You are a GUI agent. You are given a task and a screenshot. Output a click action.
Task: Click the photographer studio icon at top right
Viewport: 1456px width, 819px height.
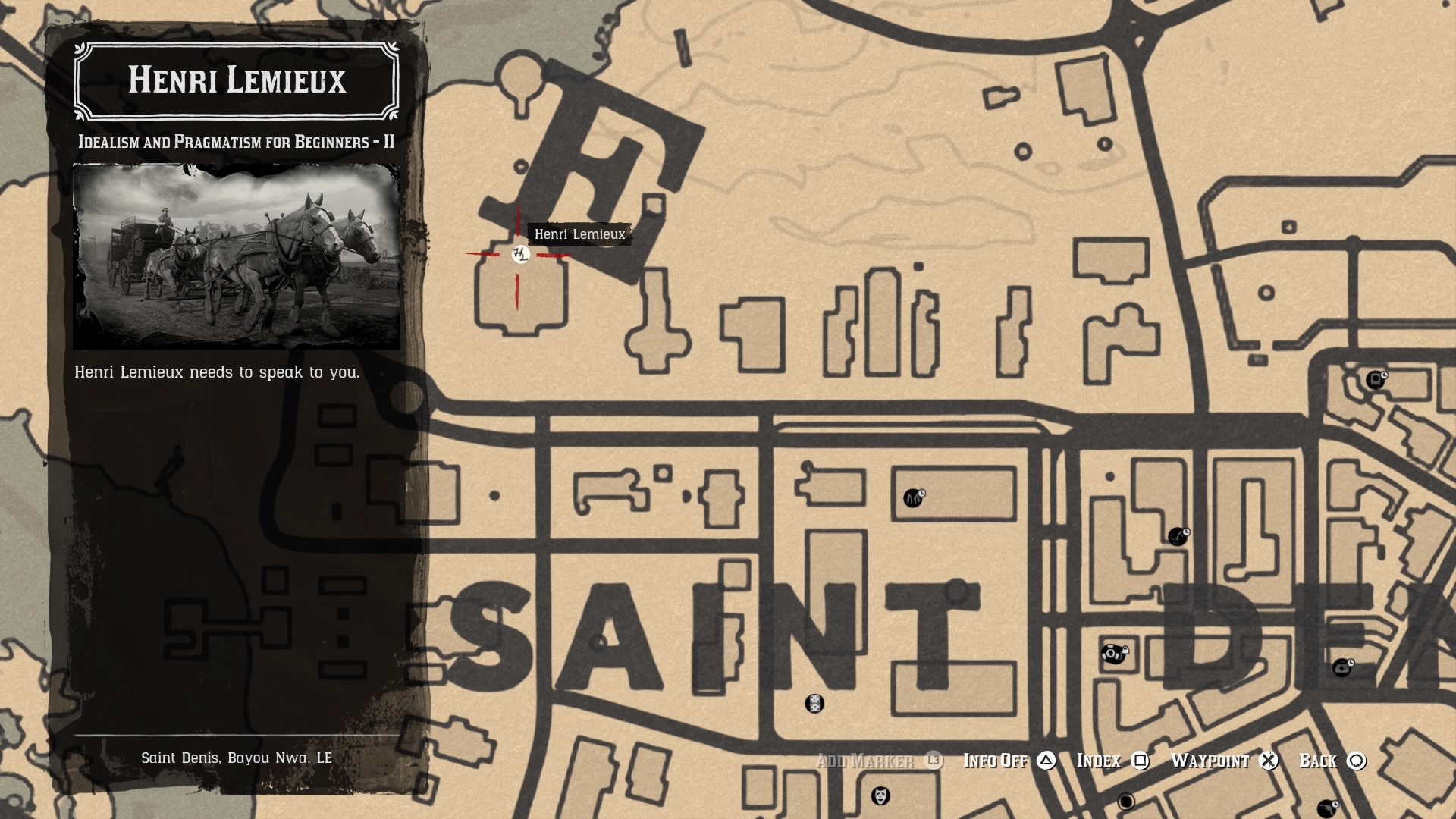[x=1374, y=379]
